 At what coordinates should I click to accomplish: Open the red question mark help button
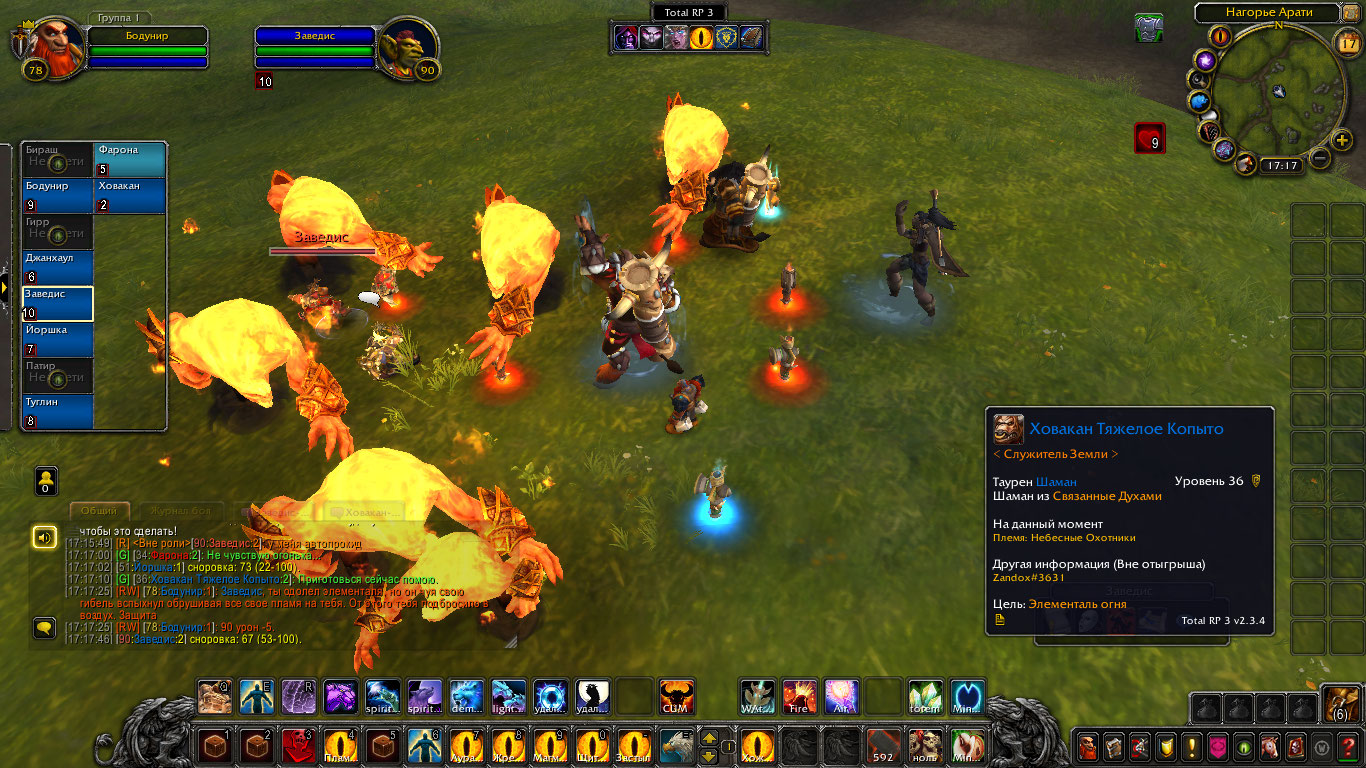1347,746
